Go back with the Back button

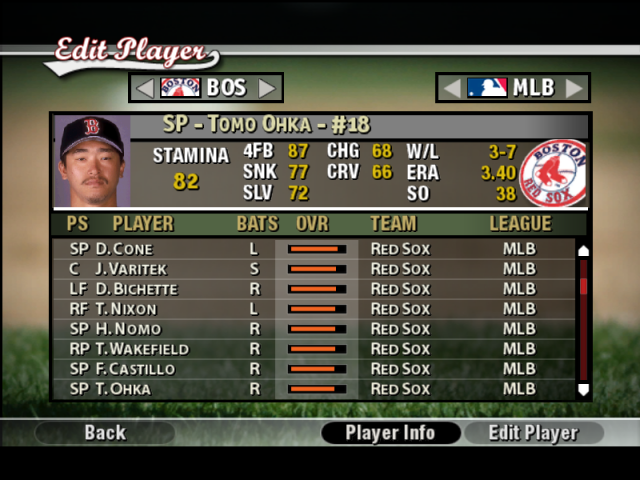pos(105,433)
